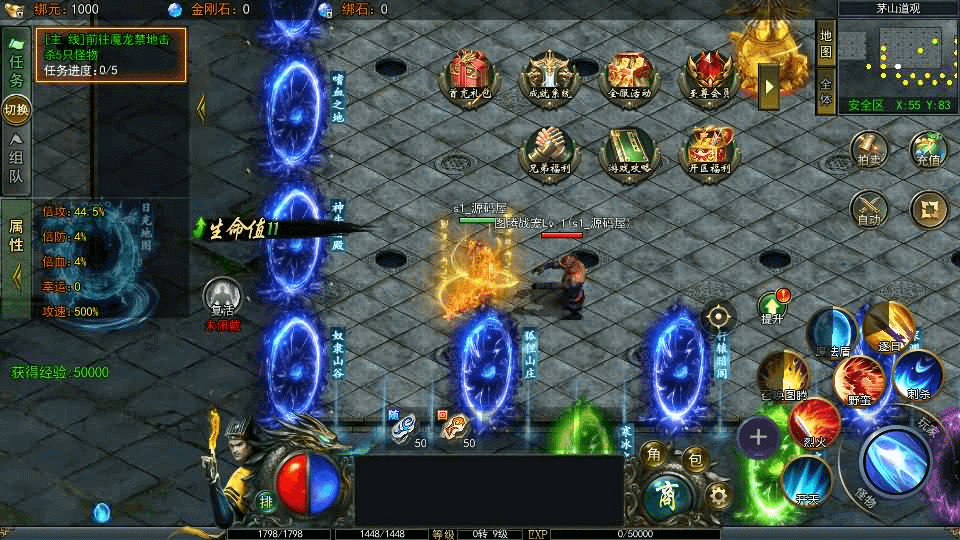The height and width of the screenshot is (540, 960).
Task: Open the 充值 recharge shop
Action: [x=928, y=149]
